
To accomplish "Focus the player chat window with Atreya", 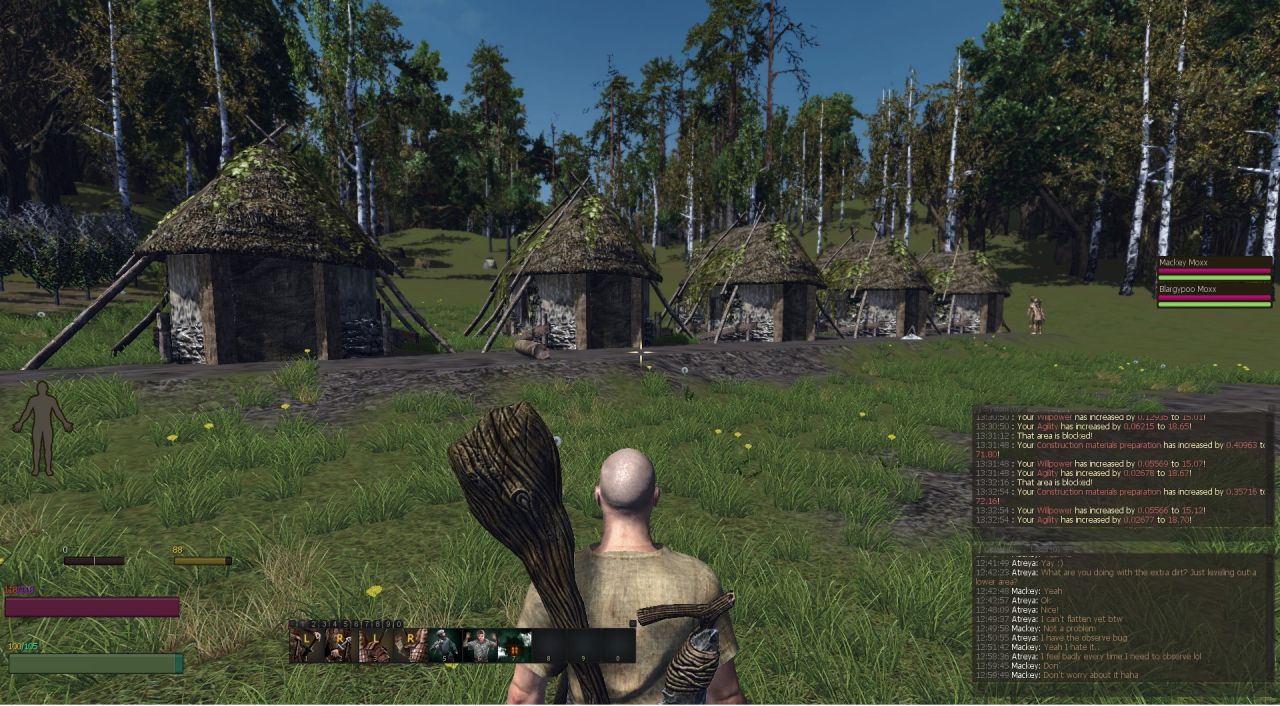I will point(1122,620).
